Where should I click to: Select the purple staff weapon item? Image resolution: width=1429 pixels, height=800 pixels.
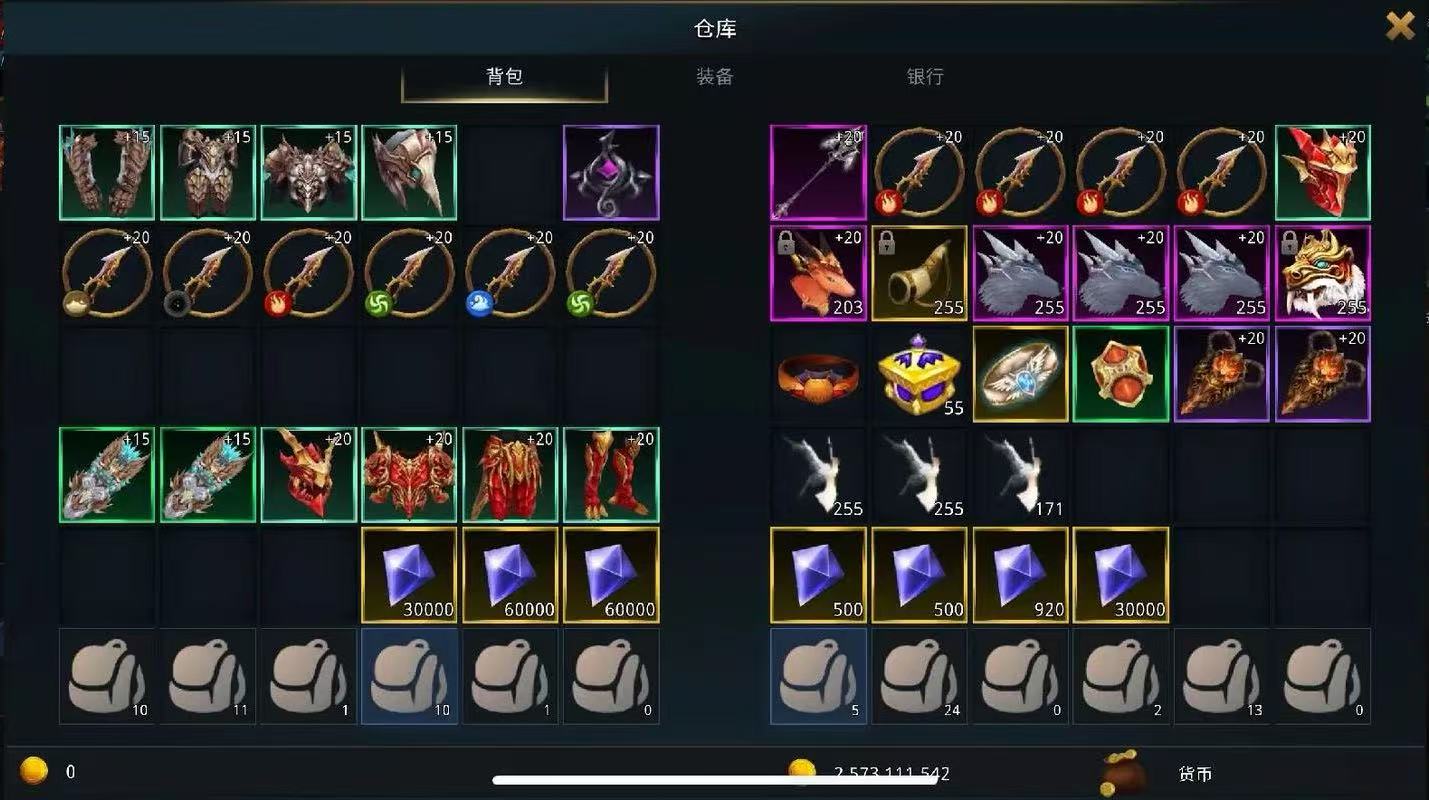tap(818, 173)
